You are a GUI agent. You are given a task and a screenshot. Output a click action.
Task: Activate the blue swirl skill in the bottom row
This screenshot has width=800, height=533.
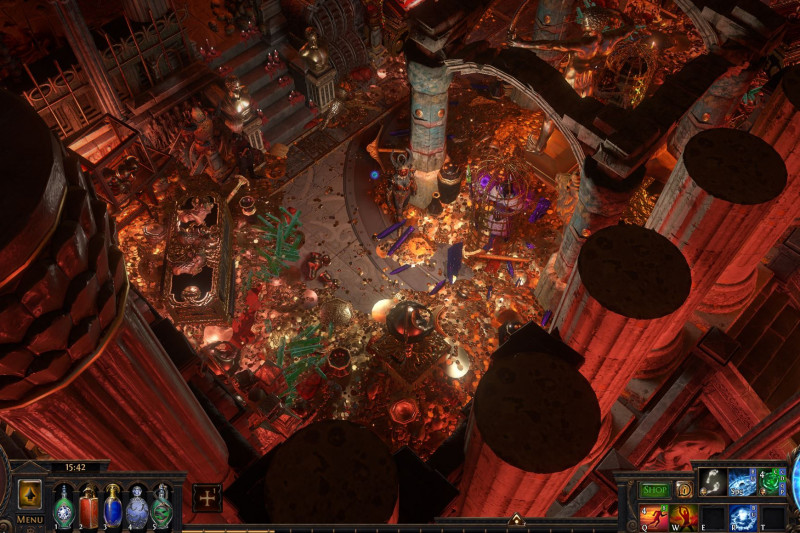coord(742,516)
